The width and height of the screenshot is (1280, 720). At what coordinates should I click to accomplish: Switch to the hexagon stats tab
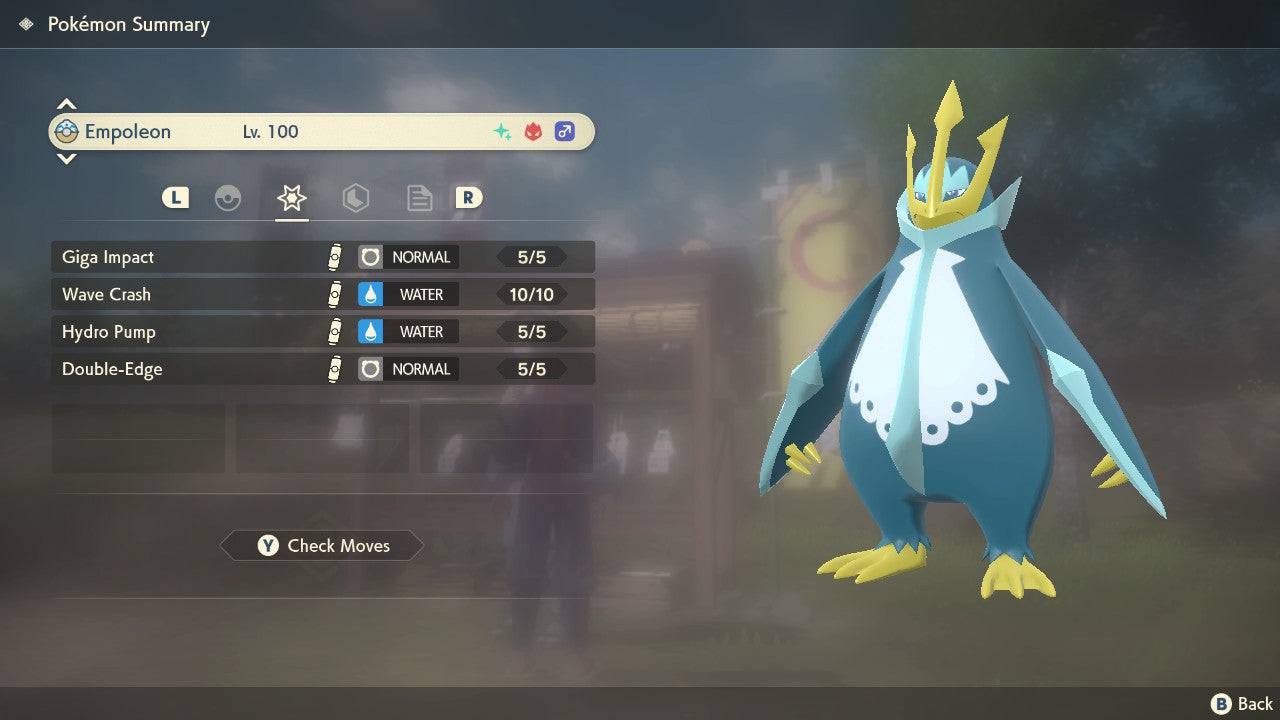355,198
